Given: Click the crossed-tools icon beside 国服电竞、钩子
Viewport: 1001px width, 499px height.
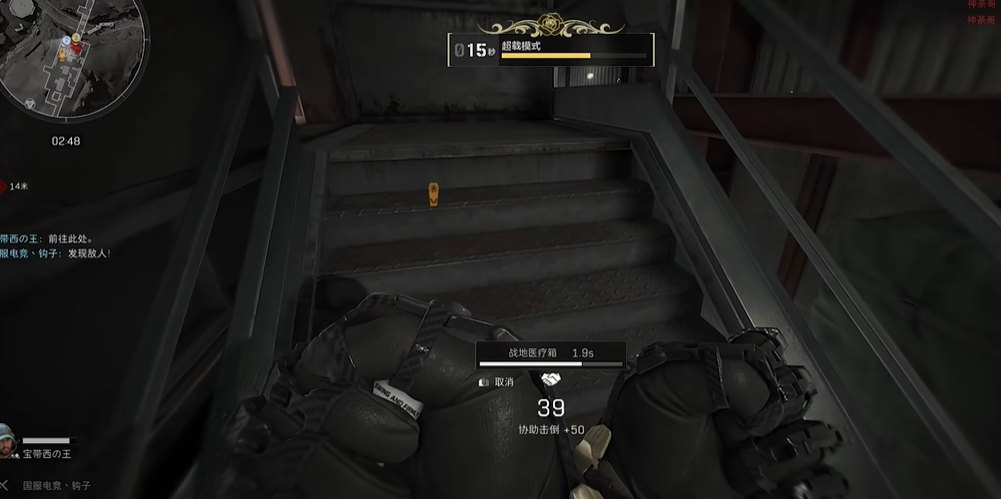Looking at the screenshot, I should tap(5, 485).
